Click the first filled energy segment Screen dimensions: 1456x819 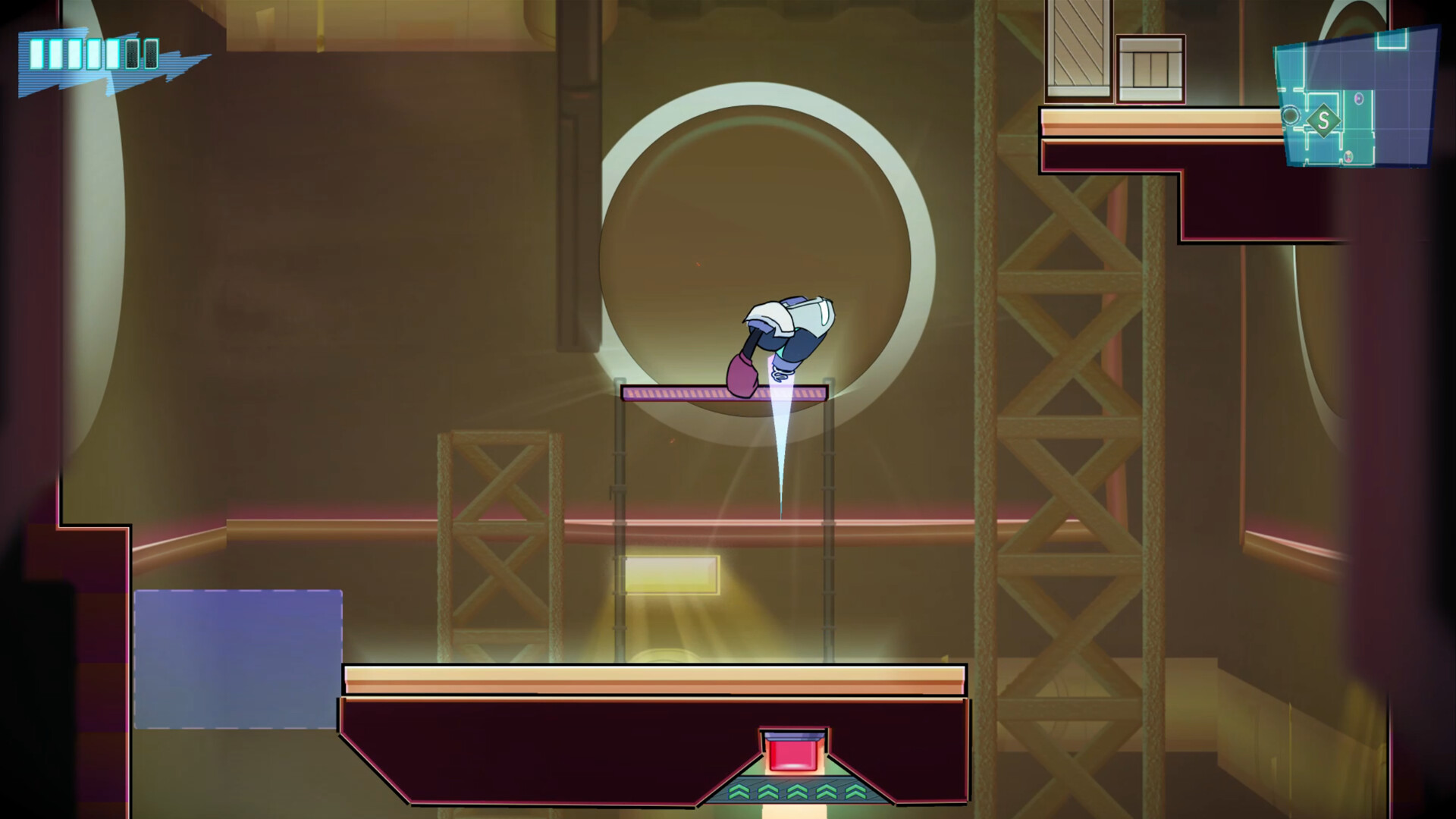click(36, 53)
